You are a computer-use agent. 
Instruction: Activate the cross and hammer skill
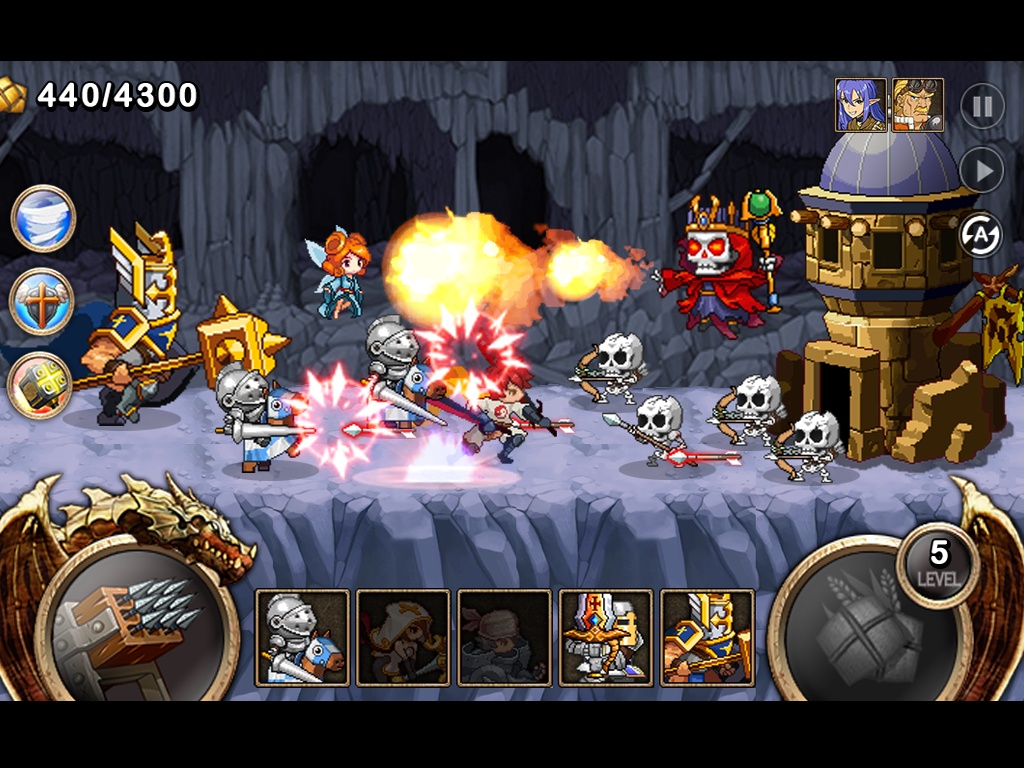[x=43, y=300]
